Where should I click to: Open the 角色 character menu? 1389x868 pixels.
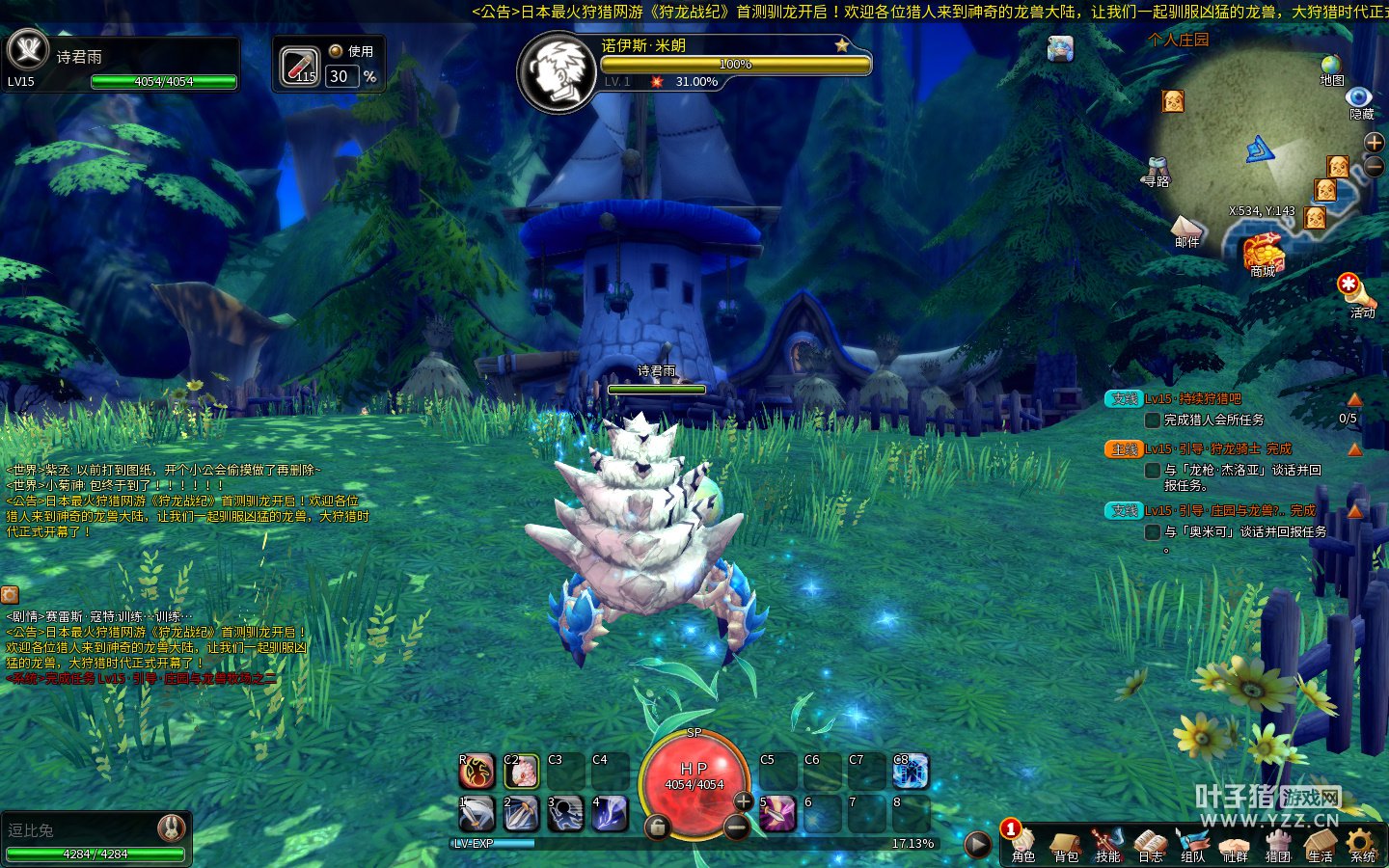1023,845
